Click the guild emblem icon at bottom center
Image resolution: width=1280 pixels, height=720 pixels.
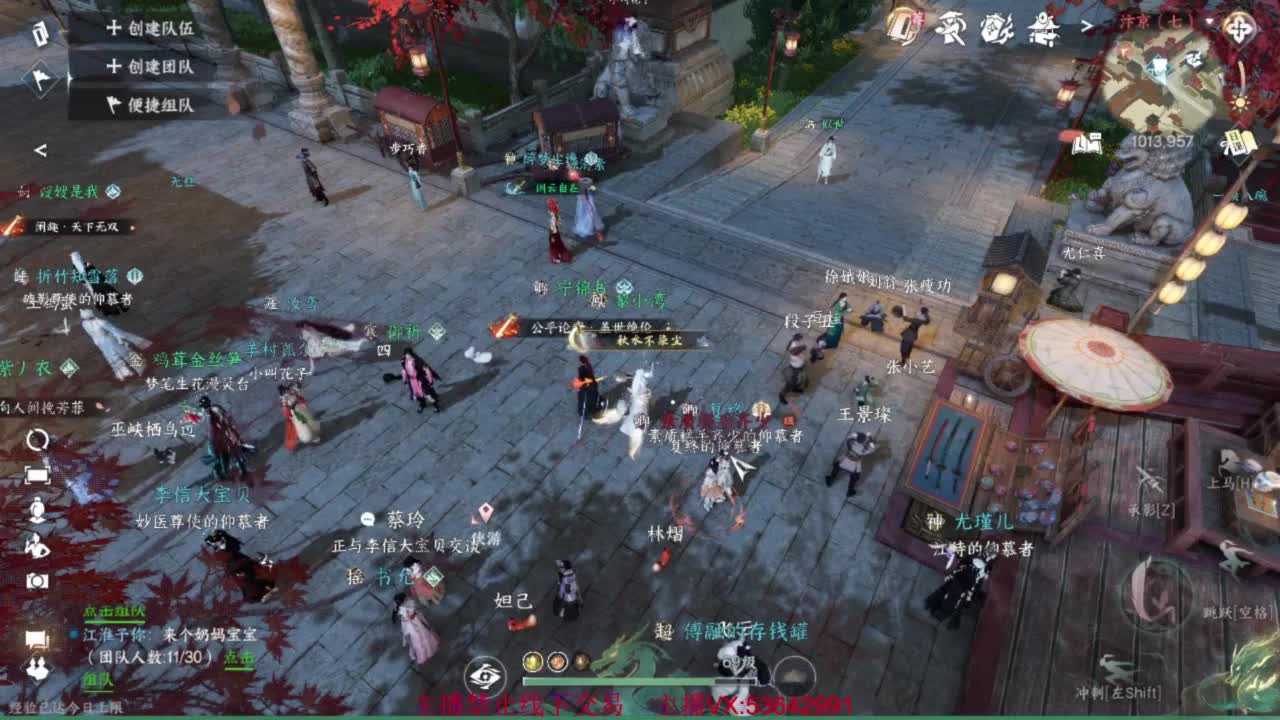[x=486, y=674]
